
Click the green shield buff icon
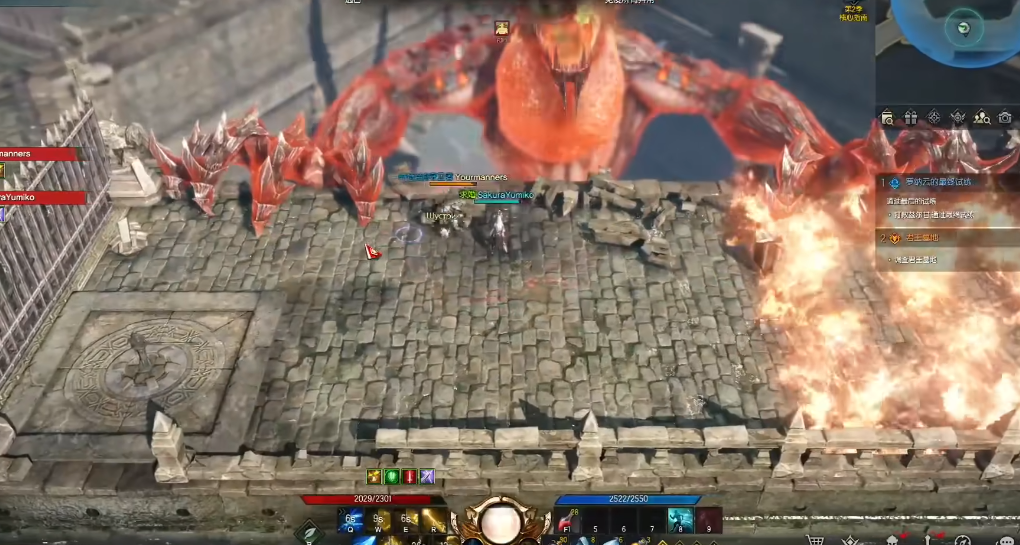[391, 476]
